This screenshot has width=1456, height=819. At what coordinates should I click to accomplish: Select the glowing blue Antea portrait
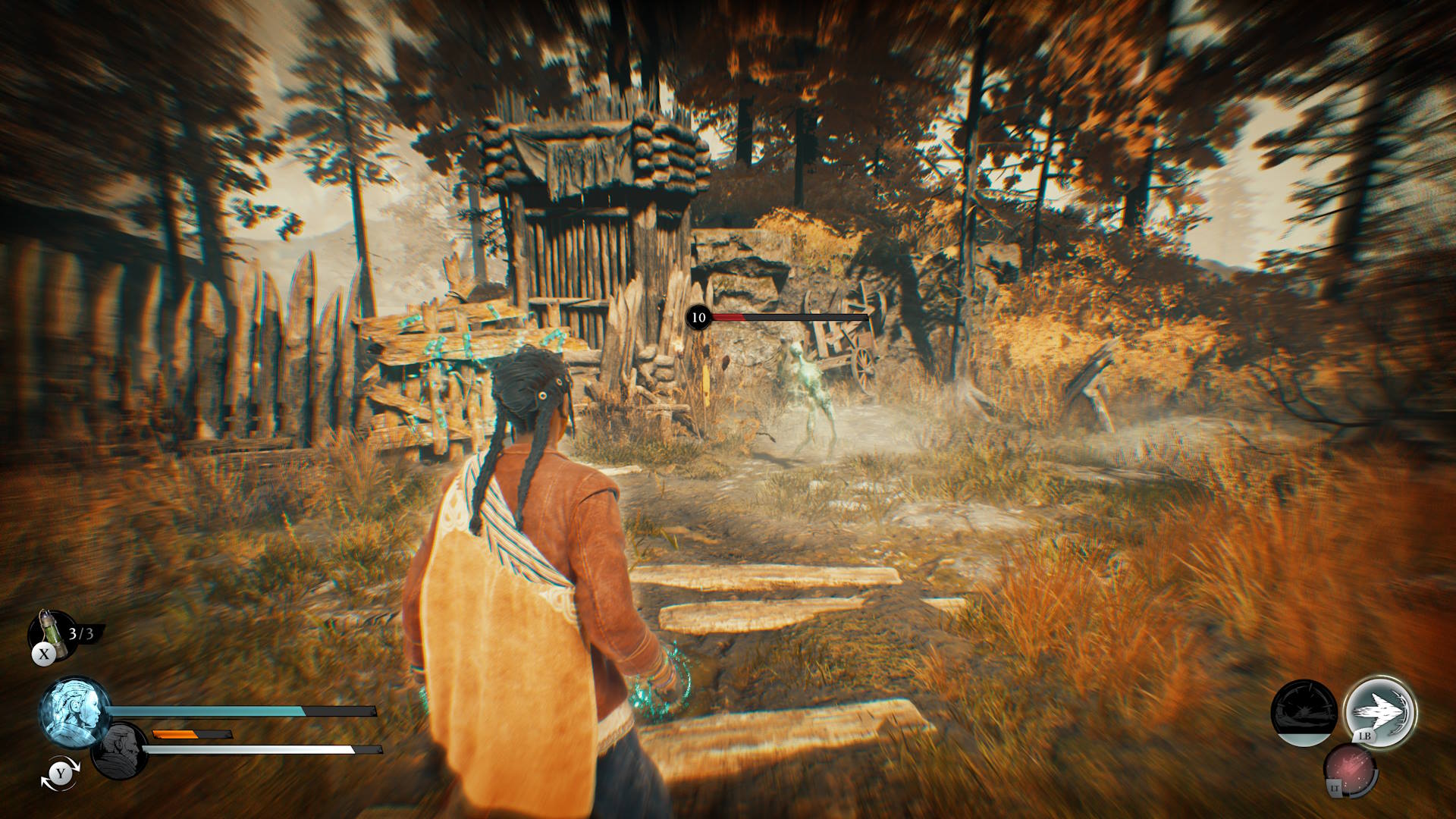(x=74, y=713)
